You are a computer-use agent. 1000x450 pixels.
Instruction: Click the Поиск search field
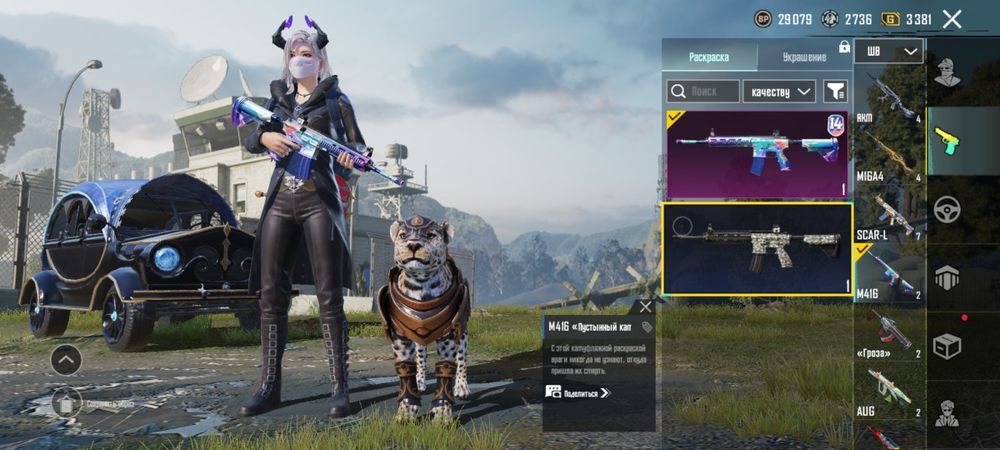tap(704, 92)
